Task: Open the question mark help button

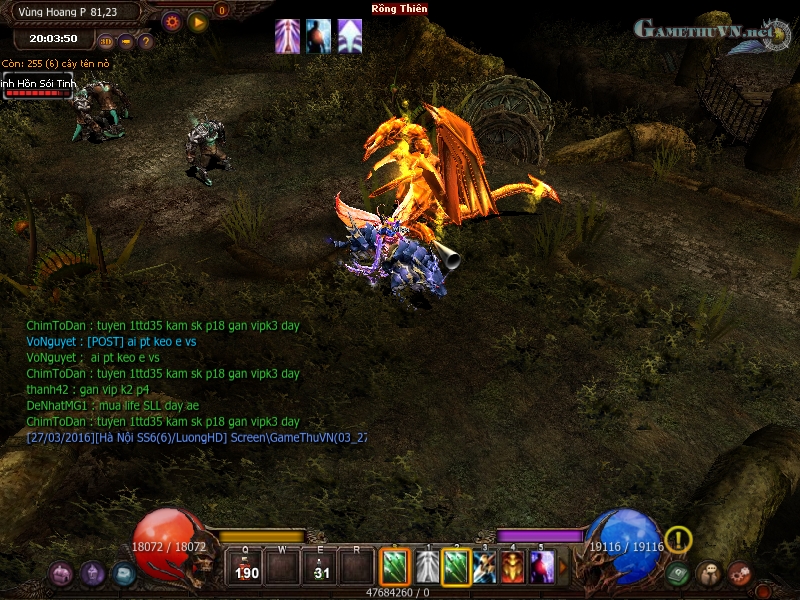Action: [145, 42]
